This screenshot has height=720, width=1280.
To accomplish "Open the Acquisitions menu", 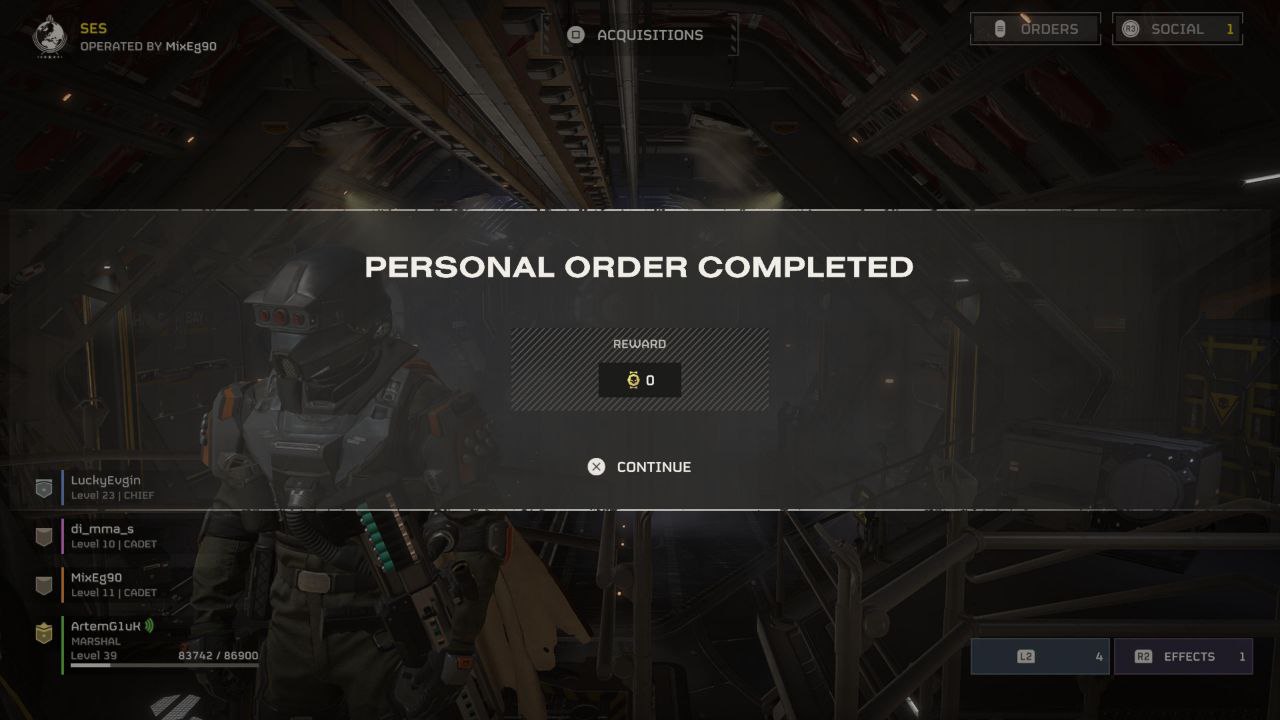I will [x=637, y=35].
